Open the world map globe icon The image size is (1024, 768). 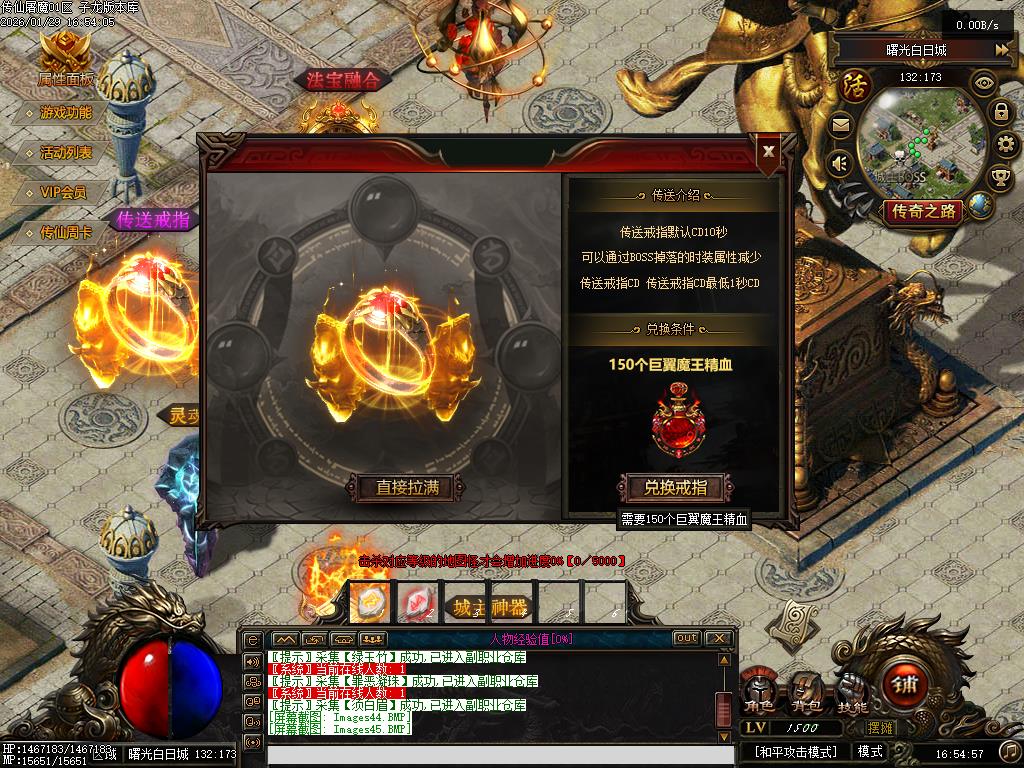[x=980, y=205]
